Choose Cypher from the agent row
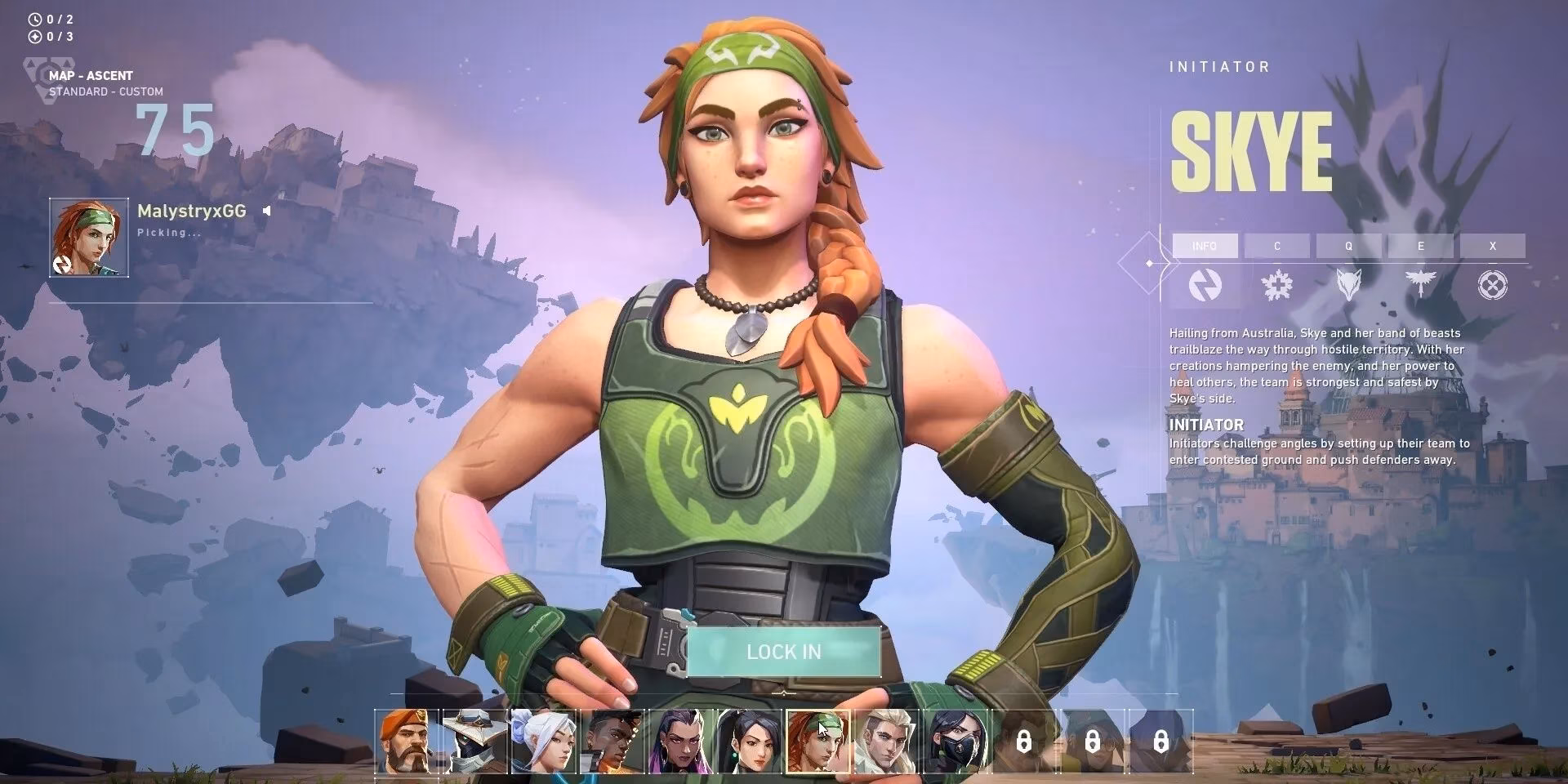1568x784 pixels. tap(474, 742)
